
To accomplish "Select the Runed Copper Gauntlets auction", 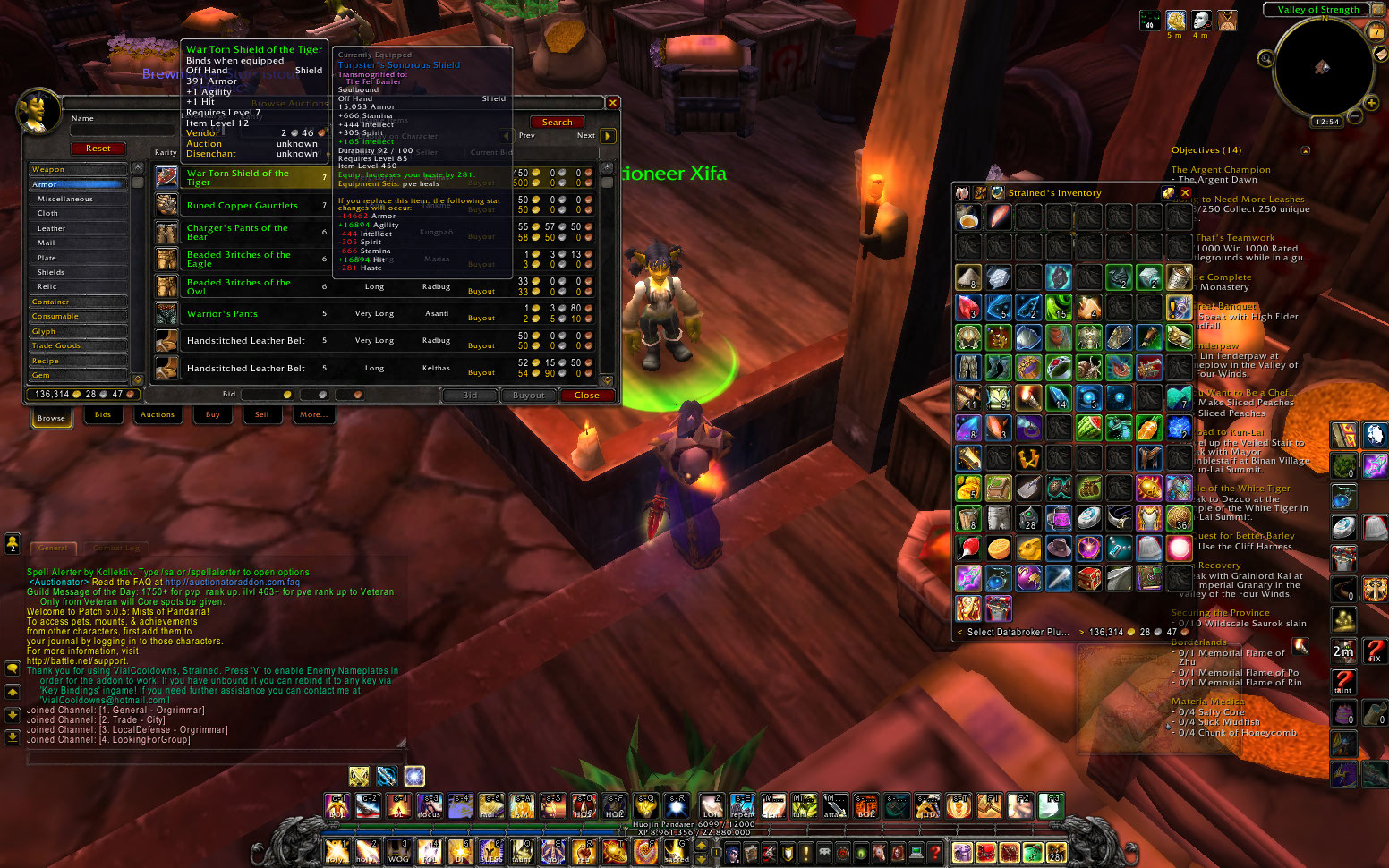I will [243, 206].
